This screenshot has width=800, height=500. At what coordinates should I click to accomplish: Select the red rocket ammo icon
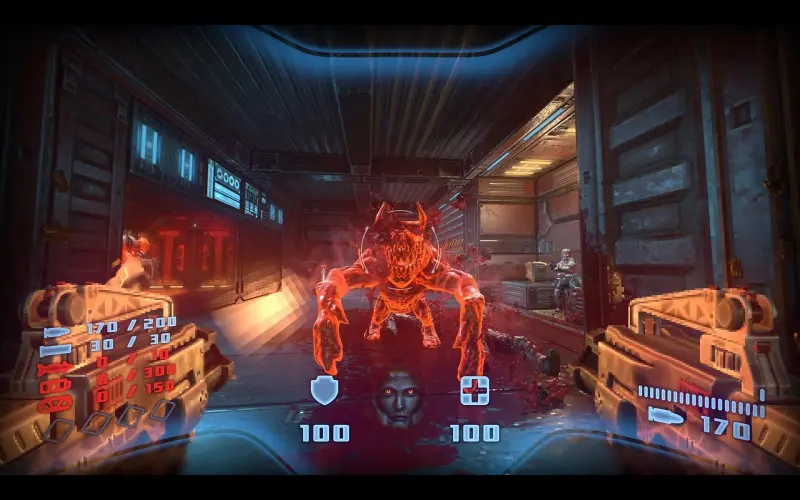tap(56, 369)
